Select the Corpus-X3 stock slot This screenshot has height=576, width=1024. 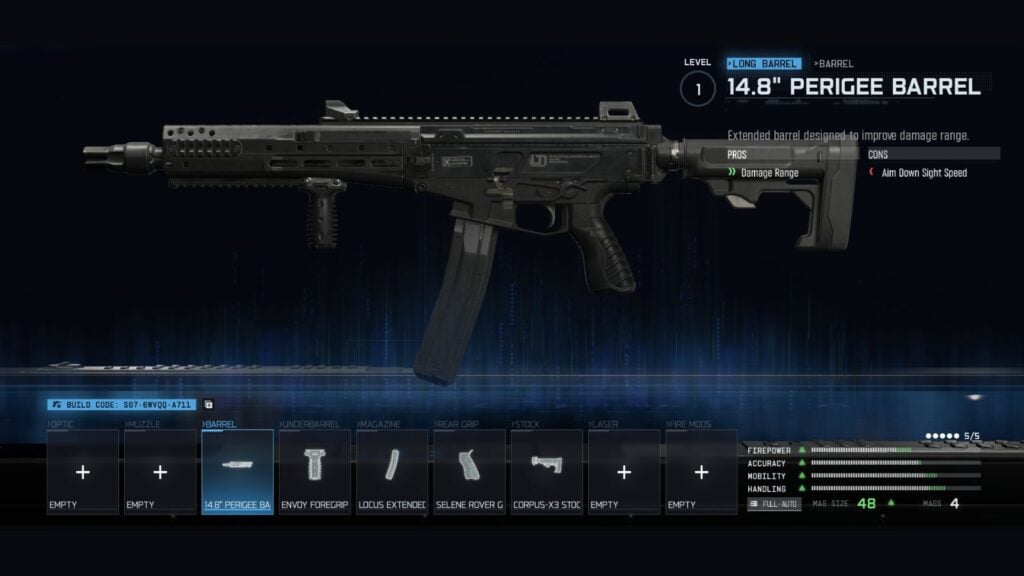[546, 472]
